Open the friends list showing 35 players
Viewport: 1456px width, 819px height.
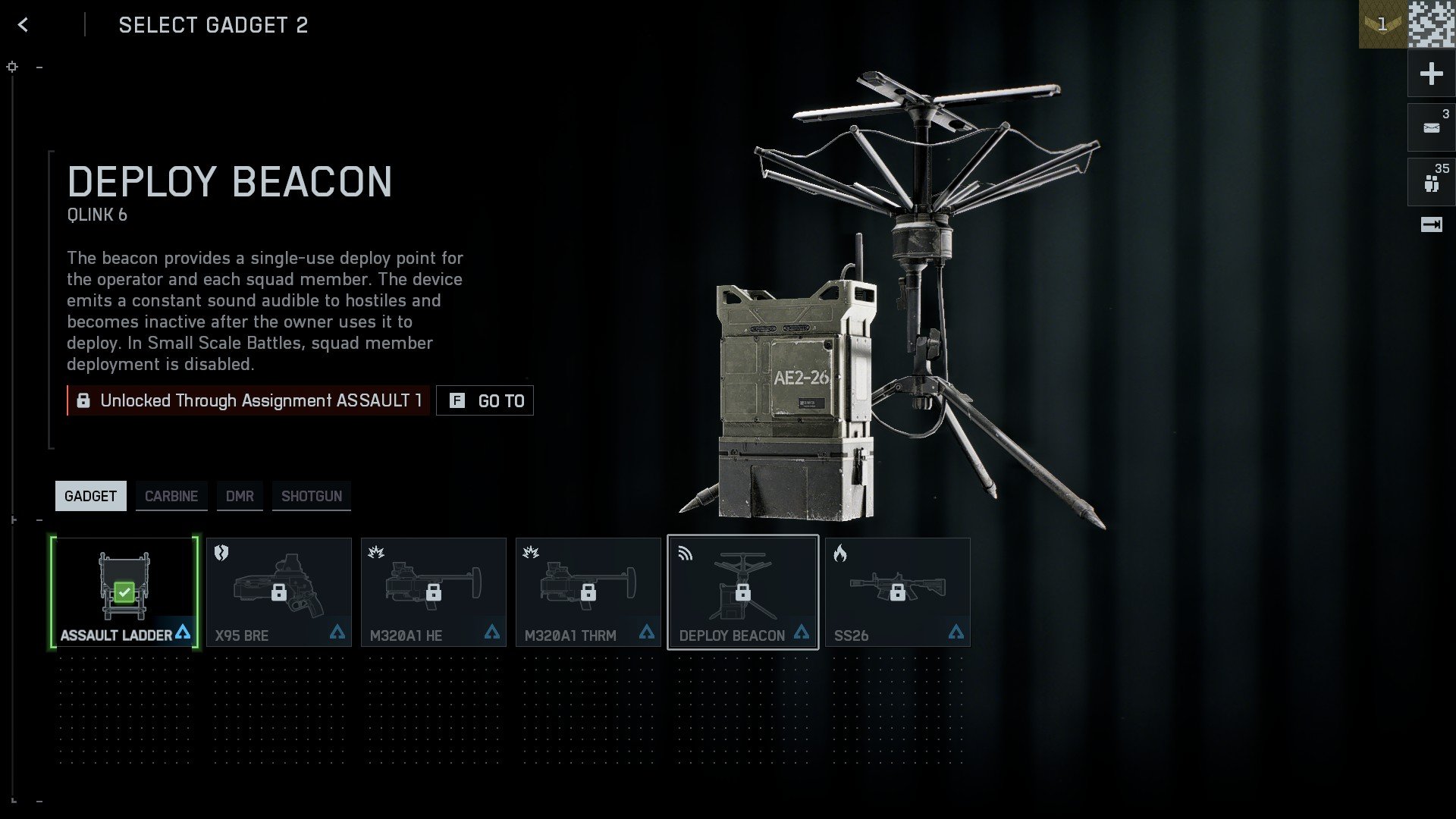[1431, 181]
